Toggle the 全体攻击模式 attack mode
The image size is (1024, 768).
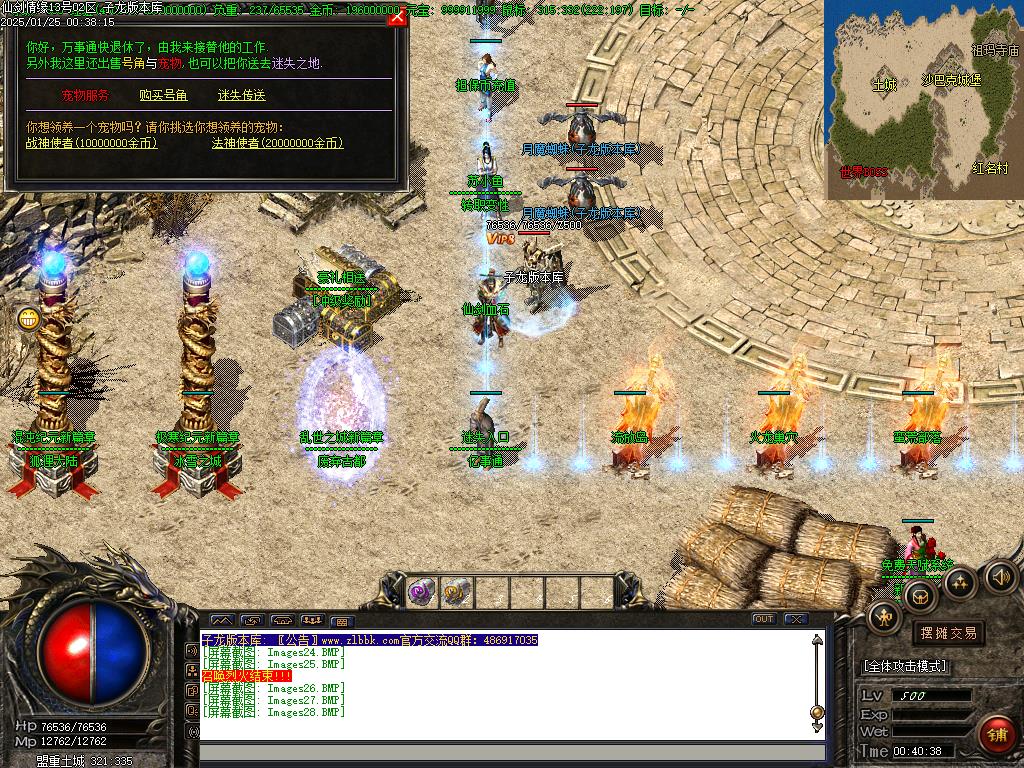905,666
